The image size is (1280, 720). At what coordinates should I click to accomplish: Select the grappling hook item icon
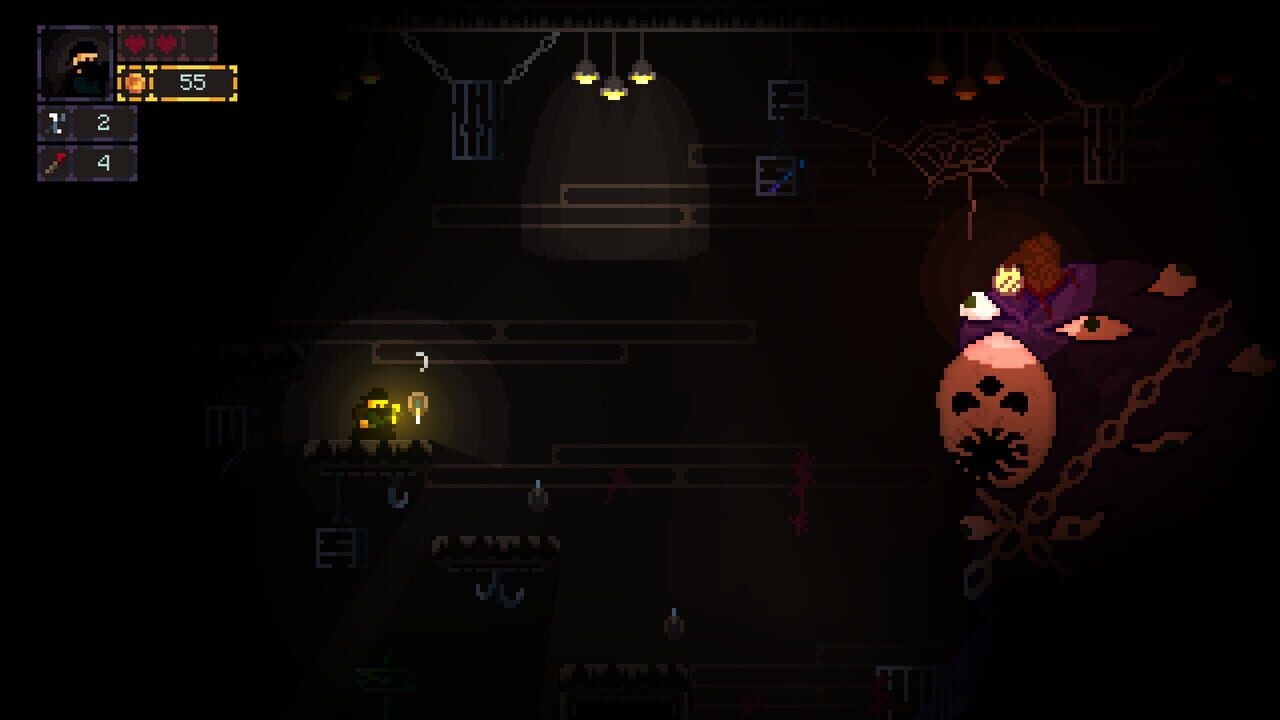click(57, 122)
